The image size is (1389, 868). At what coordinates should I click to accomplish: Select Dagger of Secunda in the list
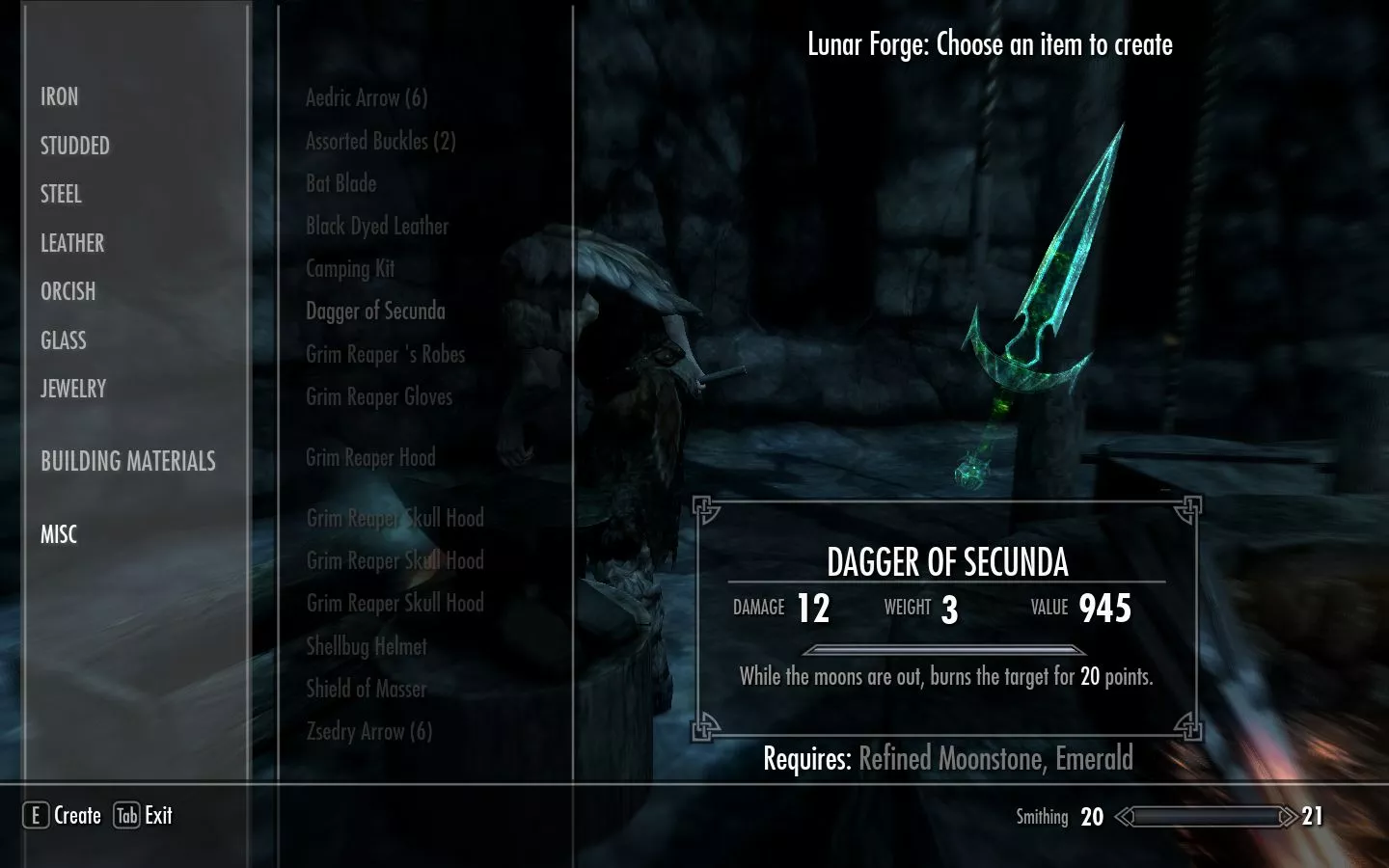click(375, 311)
